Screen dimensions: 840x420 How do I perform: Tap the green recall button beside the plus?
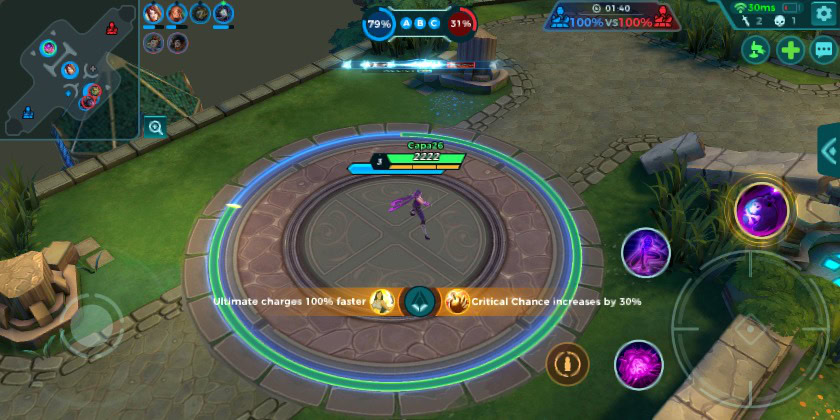[756, 49]
